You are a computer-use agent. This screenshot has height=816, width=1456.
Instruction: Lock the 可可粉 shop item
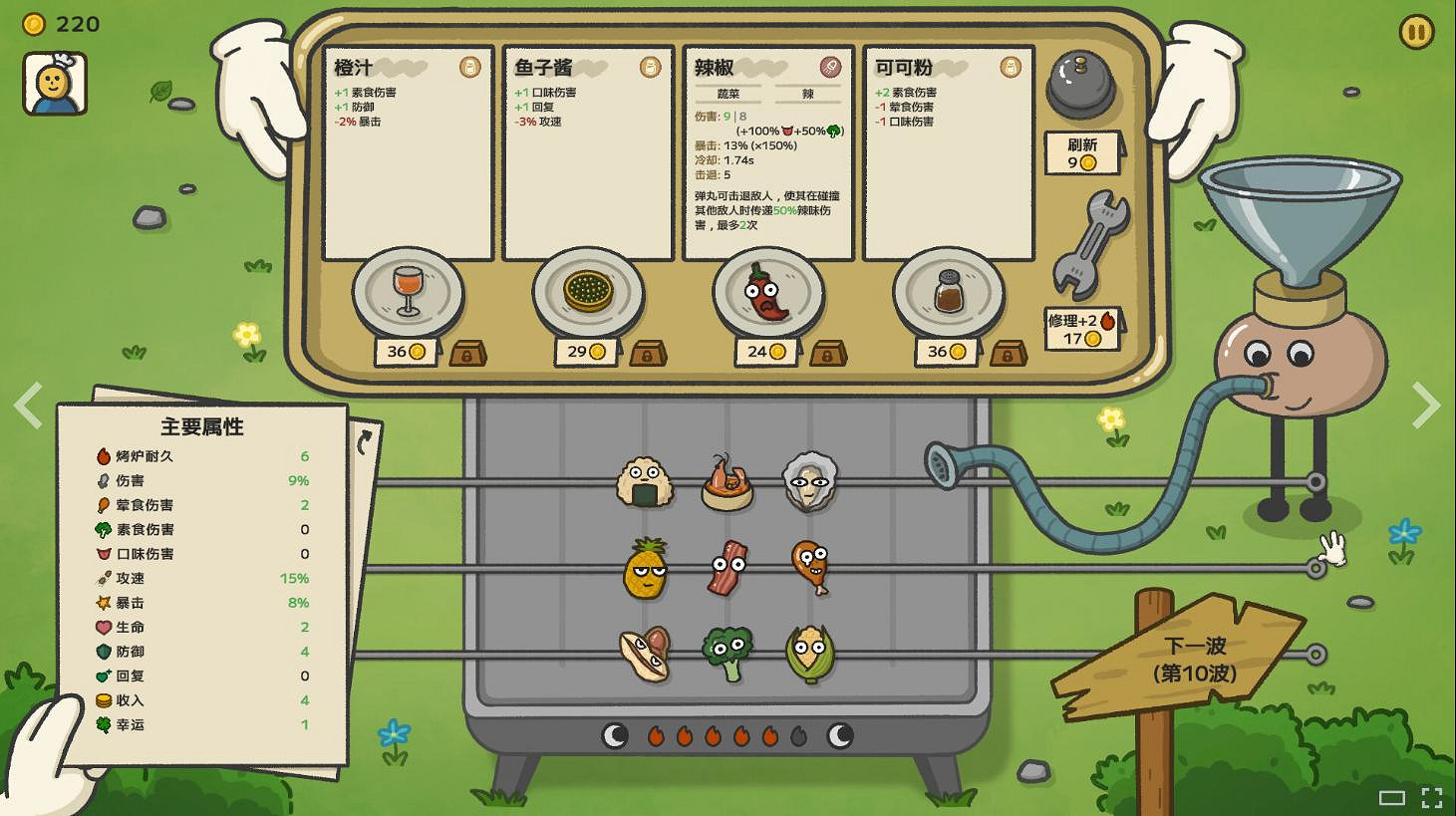(x=1009, y=352)
